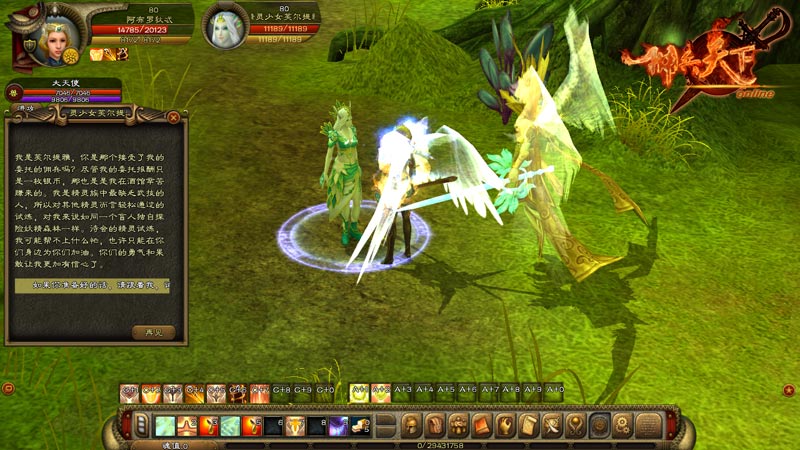Click the A+1 smiley hotkey slot
This screenshot has height=450, width=800.
[x=358, y=393]
